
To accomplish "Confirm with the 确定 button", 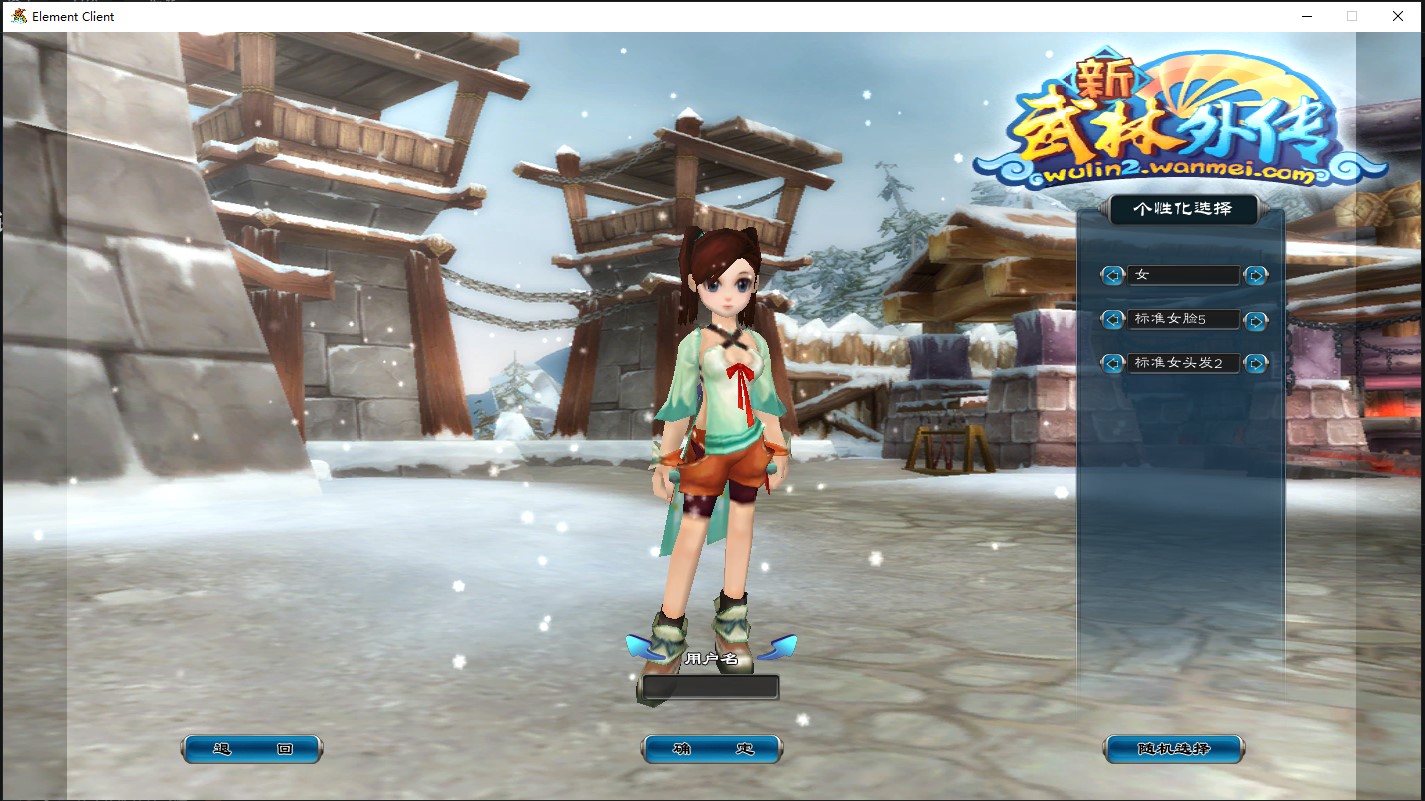I will tap(712, 749).
